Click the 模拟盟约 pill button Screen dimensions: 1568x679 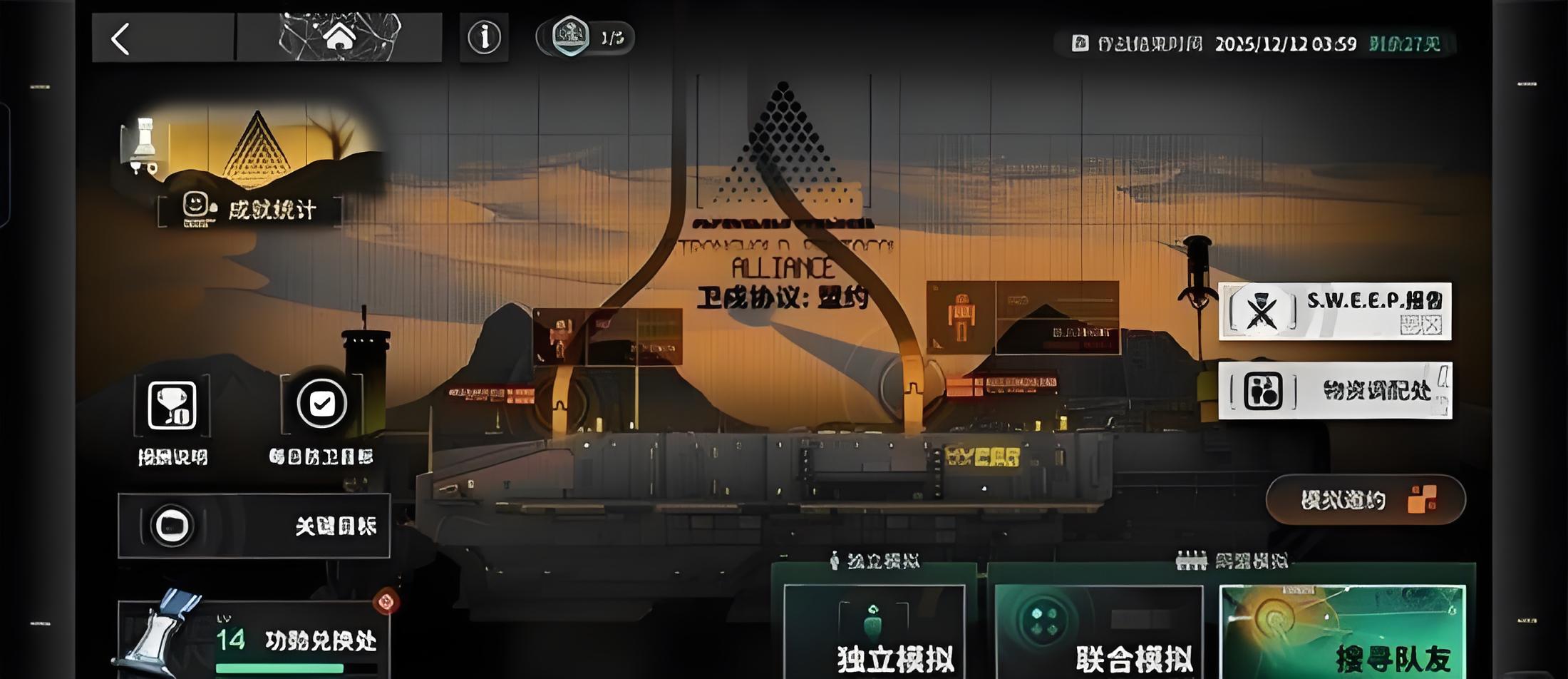[x=1365, y=500]
